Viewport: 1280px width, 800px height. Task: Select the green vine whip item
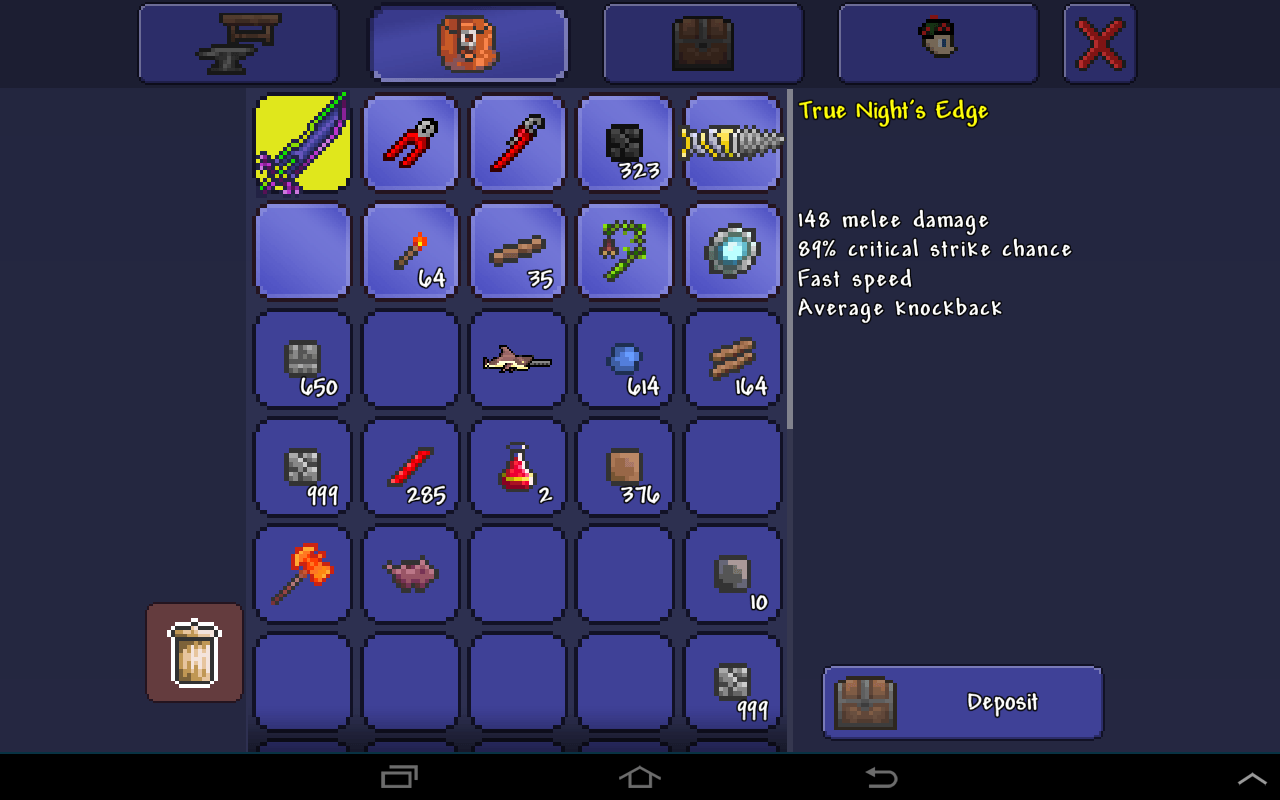[x=625, y=250]
